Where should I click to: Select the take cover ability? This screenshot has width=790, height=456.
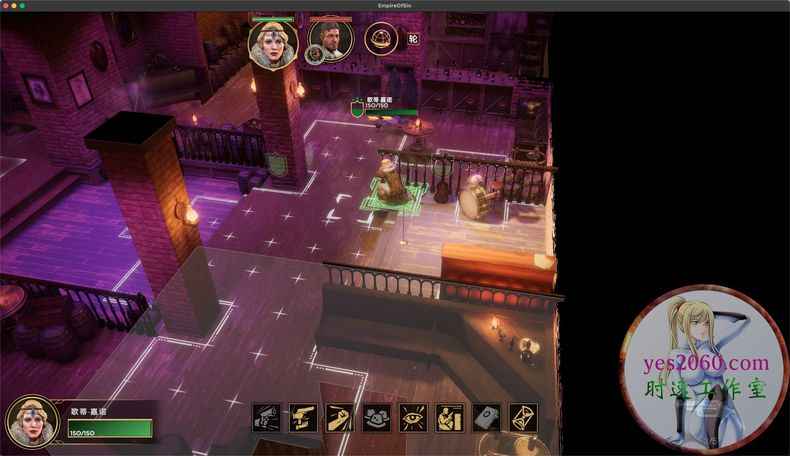point(449,417)
